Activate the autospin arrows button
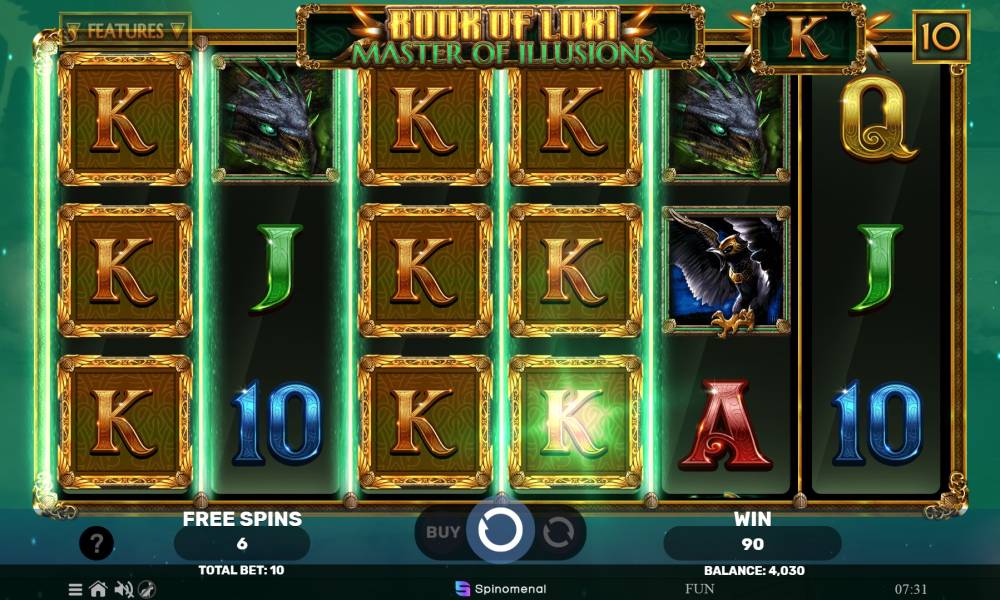This screenshot has height=600, width=1000. 557,532
